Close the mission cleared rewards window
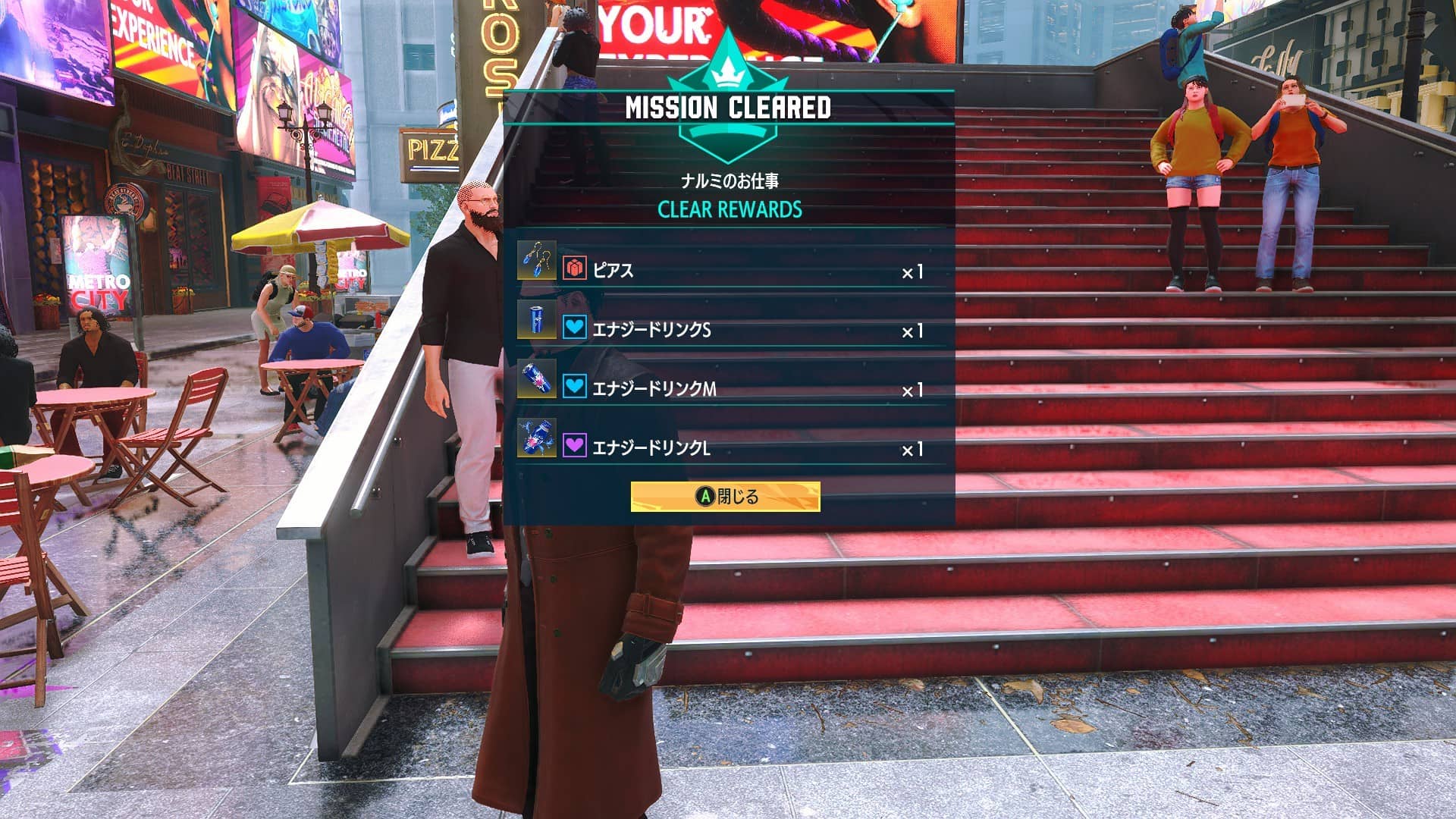 pos(725,497)
